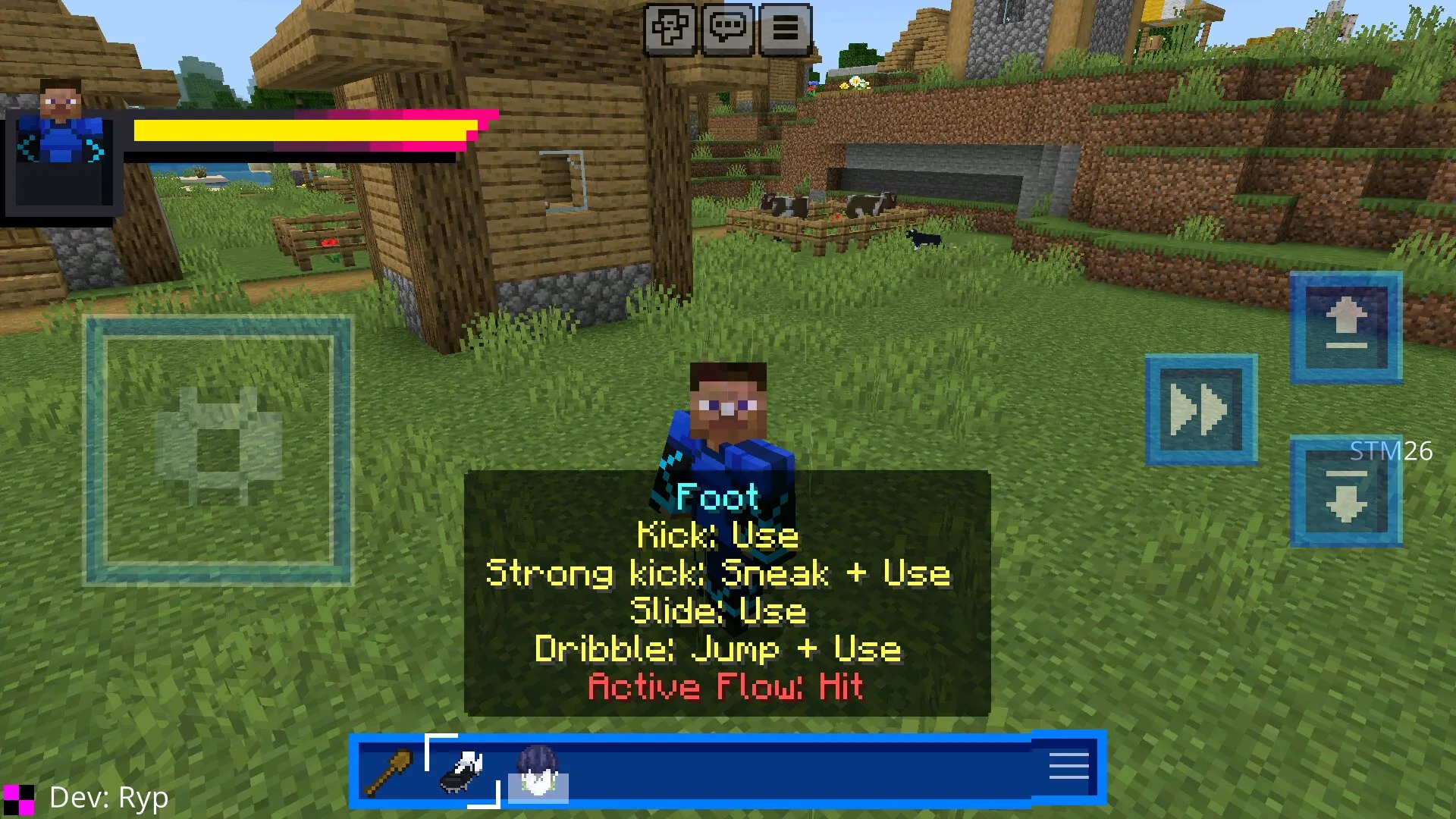Tap the jump button with the up arrow
This screenshot has width=1456, height=819.
[x=1346, y=327]
